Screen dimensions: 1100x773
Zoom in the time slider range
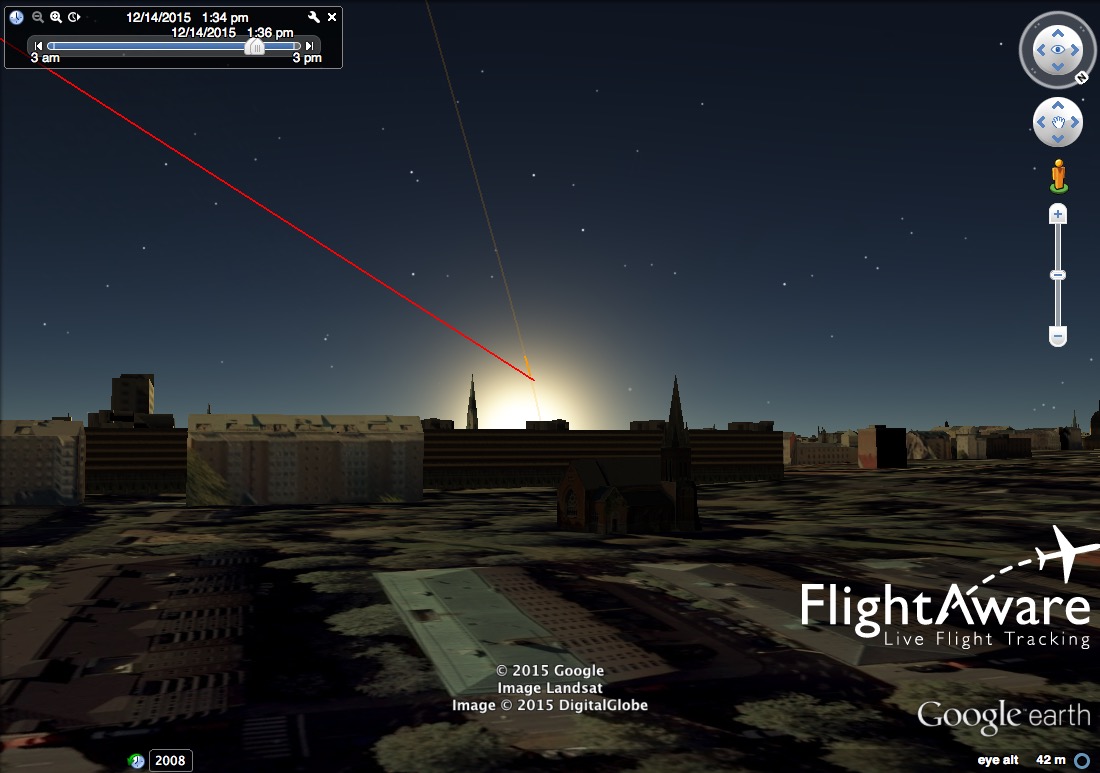[56, 17]
